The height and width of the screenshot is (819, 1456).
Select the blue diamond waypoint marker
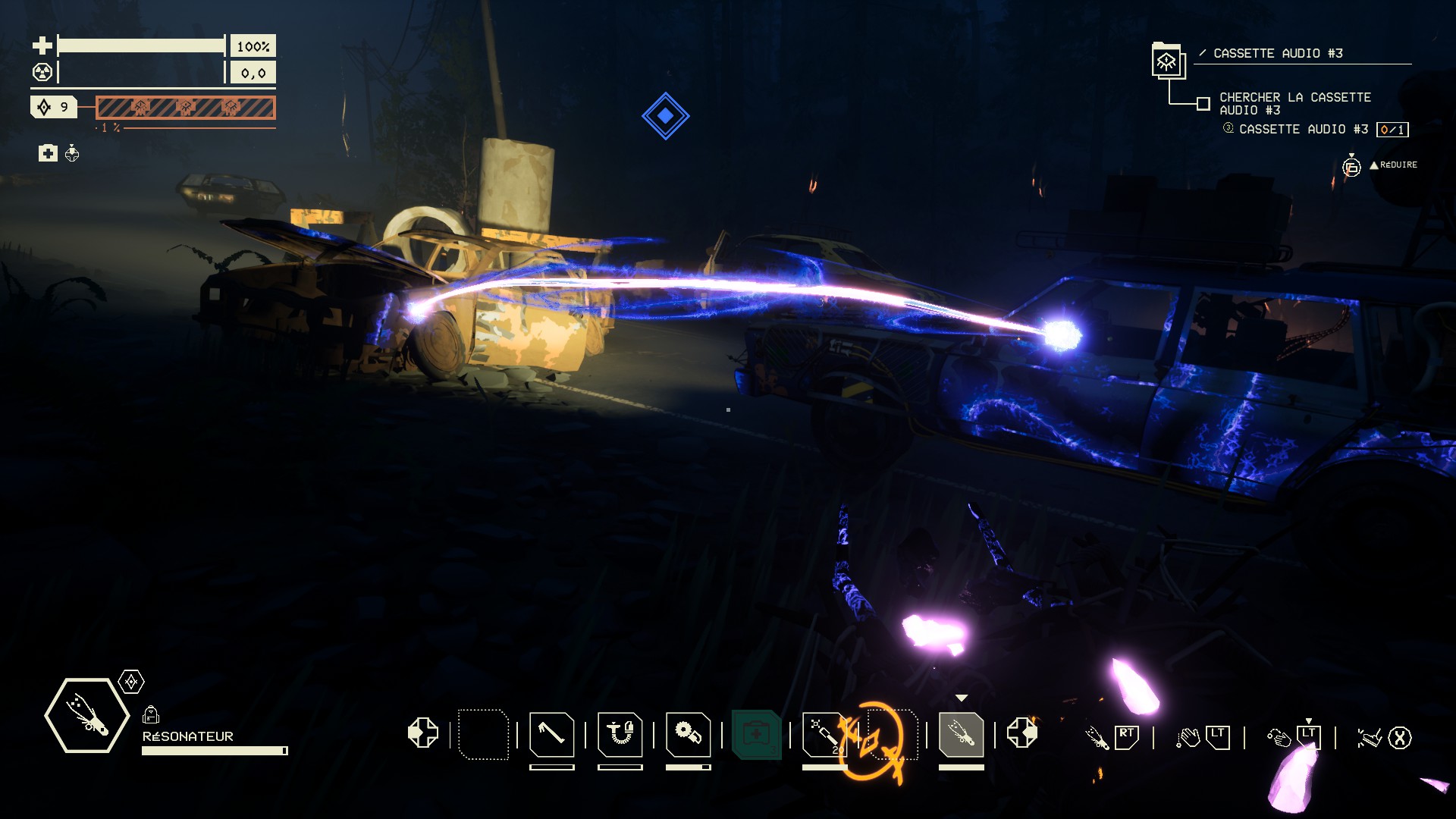[x=665, y=116]
